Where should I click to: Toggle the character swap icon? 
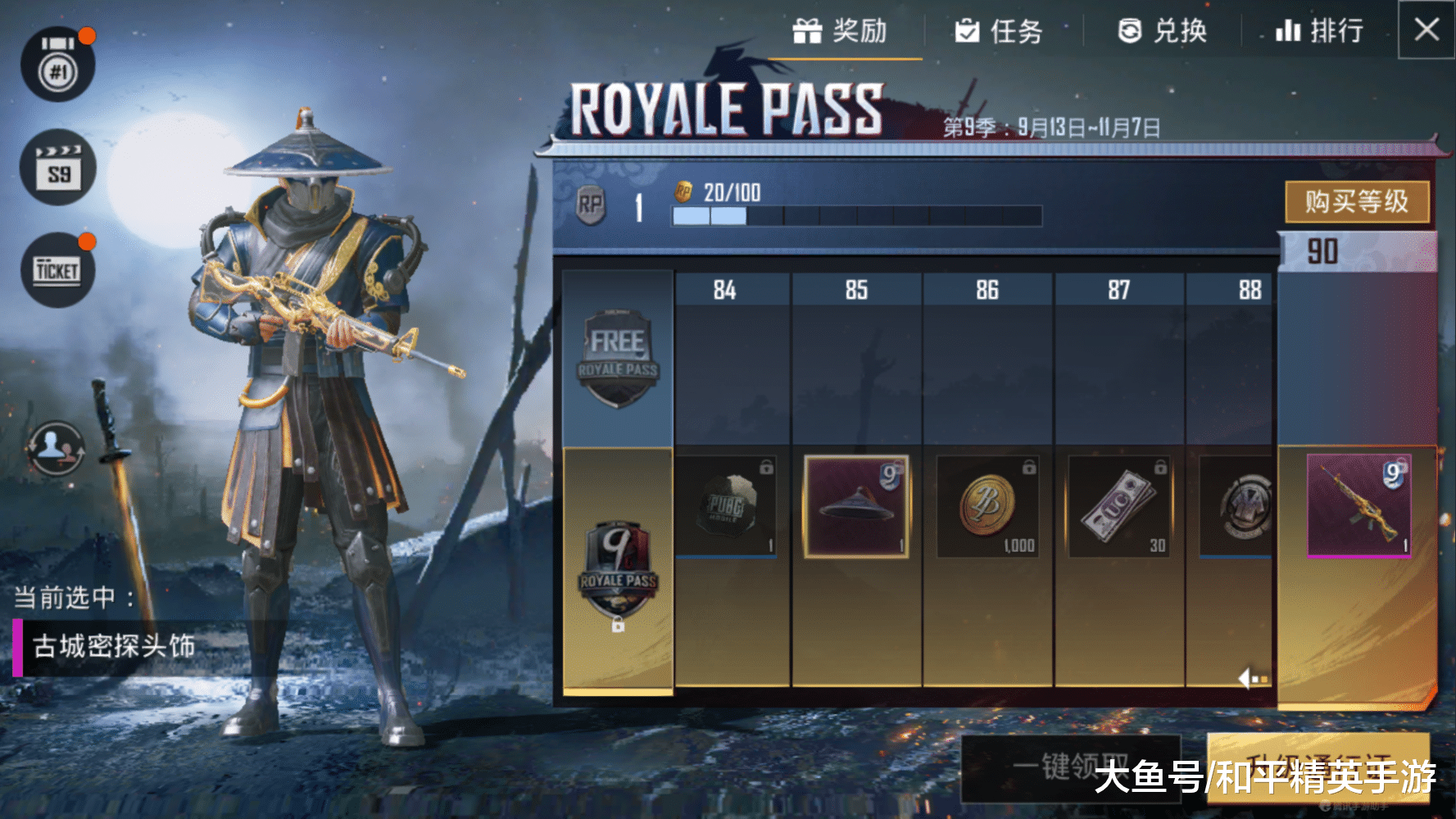pyautogui.click(x=56, y=447)
